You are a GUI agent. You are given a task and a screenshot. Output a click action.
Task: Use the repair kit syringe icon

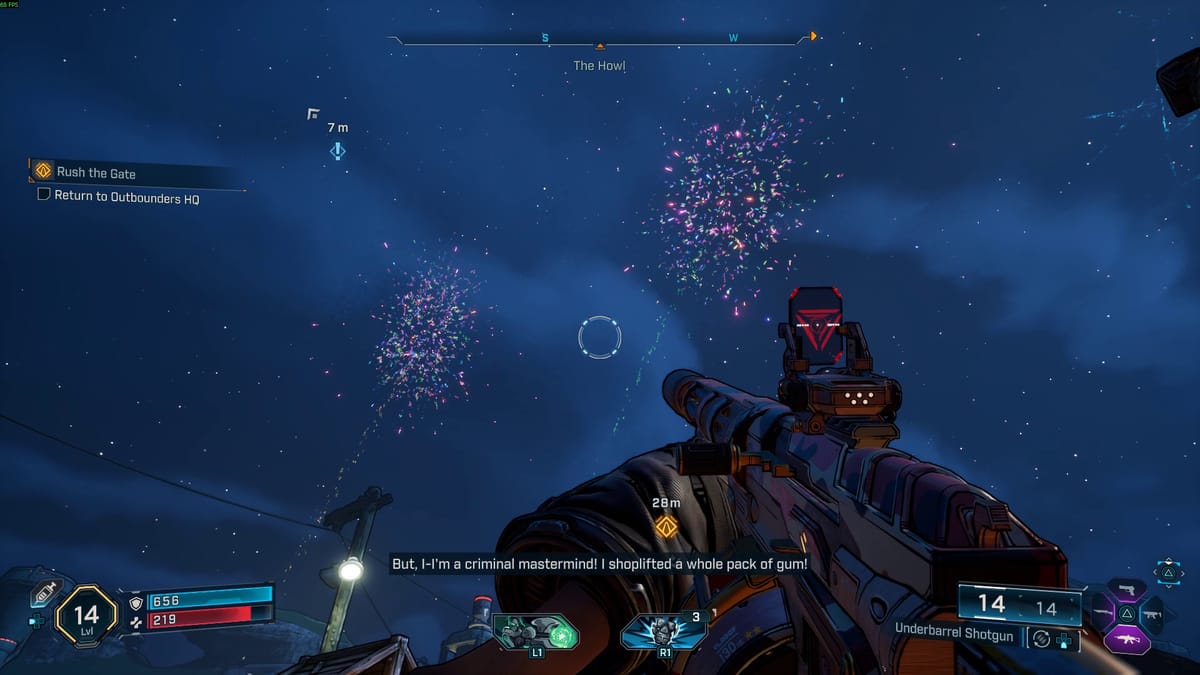43,593
